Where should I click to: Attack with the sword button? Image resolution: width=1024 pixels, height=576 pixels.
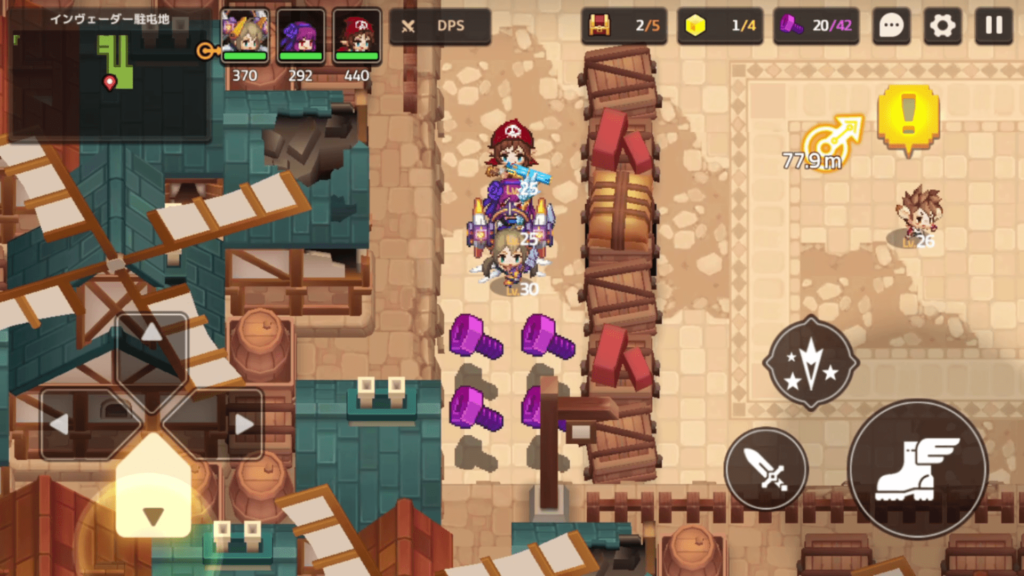(x=766, y=468)
